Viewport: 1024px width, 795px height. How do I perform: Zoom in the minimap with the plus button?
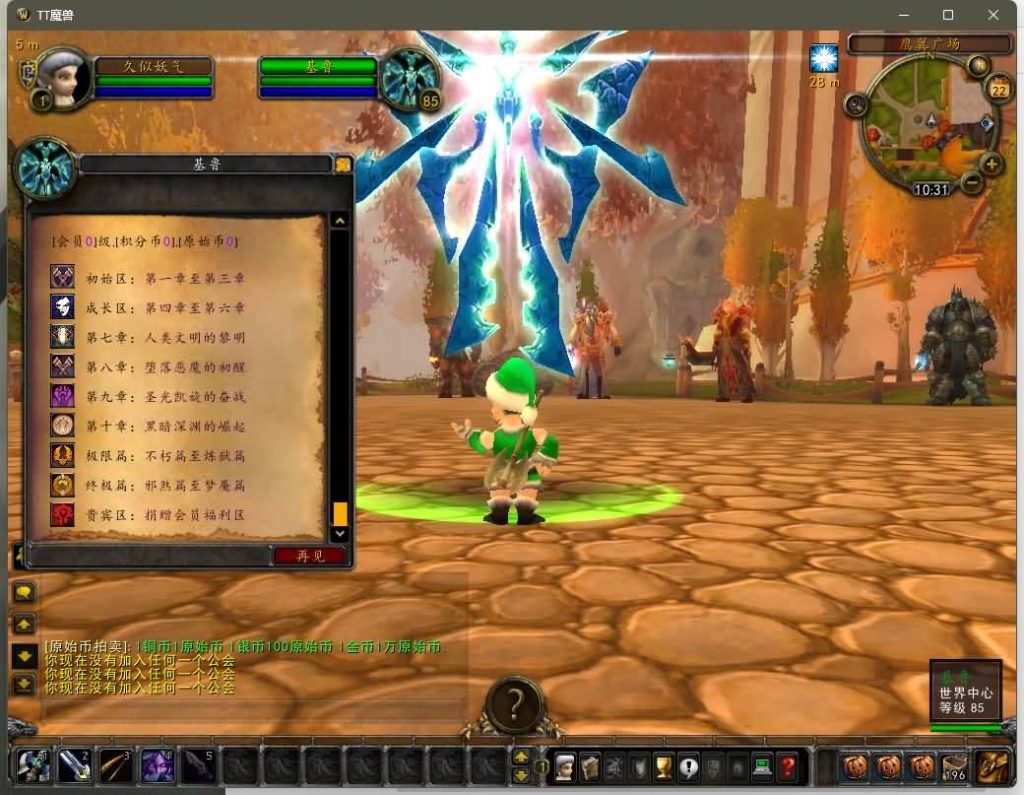point(991,165)
